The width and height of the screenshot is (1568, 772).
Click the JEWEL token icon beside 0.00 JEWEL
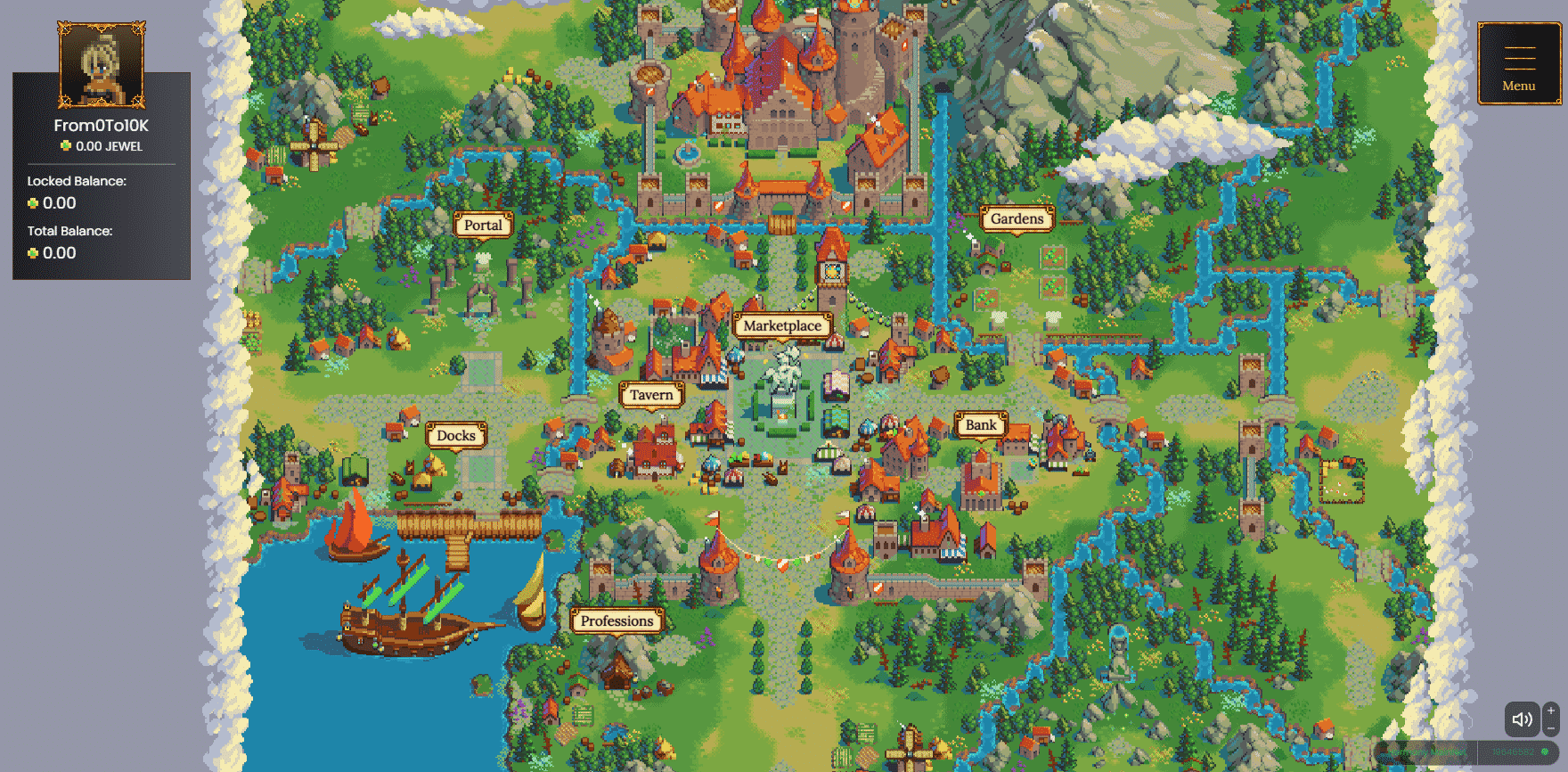(x=68, y=146)
